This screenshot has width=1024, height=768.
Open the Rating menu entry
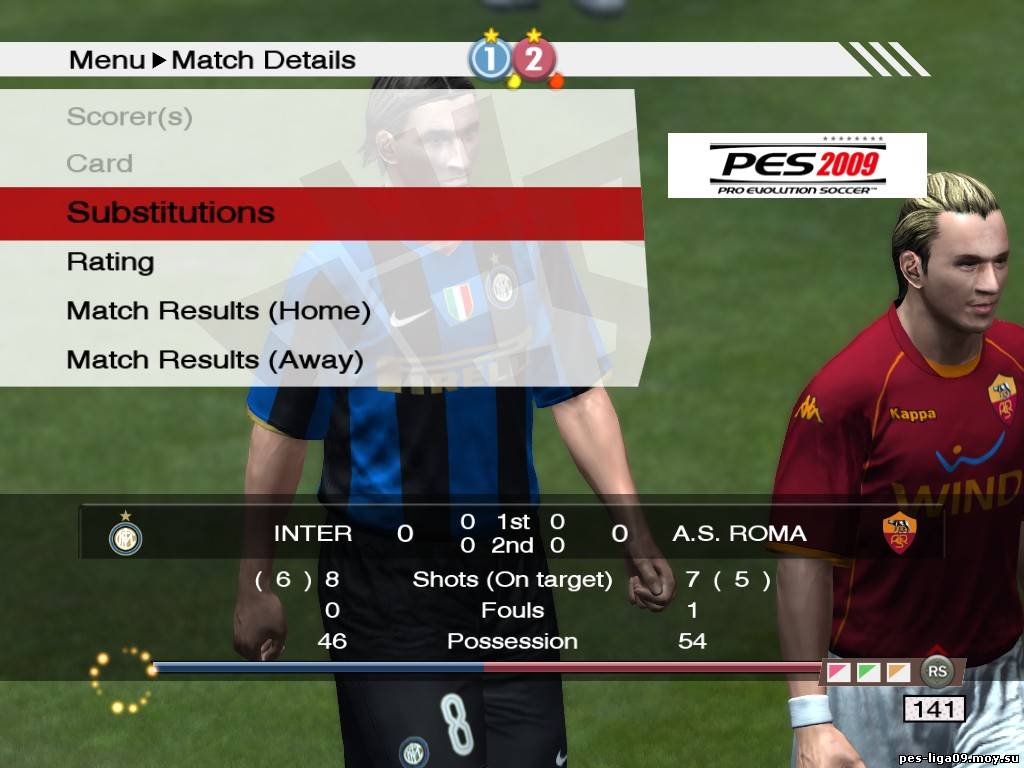[x=111, y=262]
